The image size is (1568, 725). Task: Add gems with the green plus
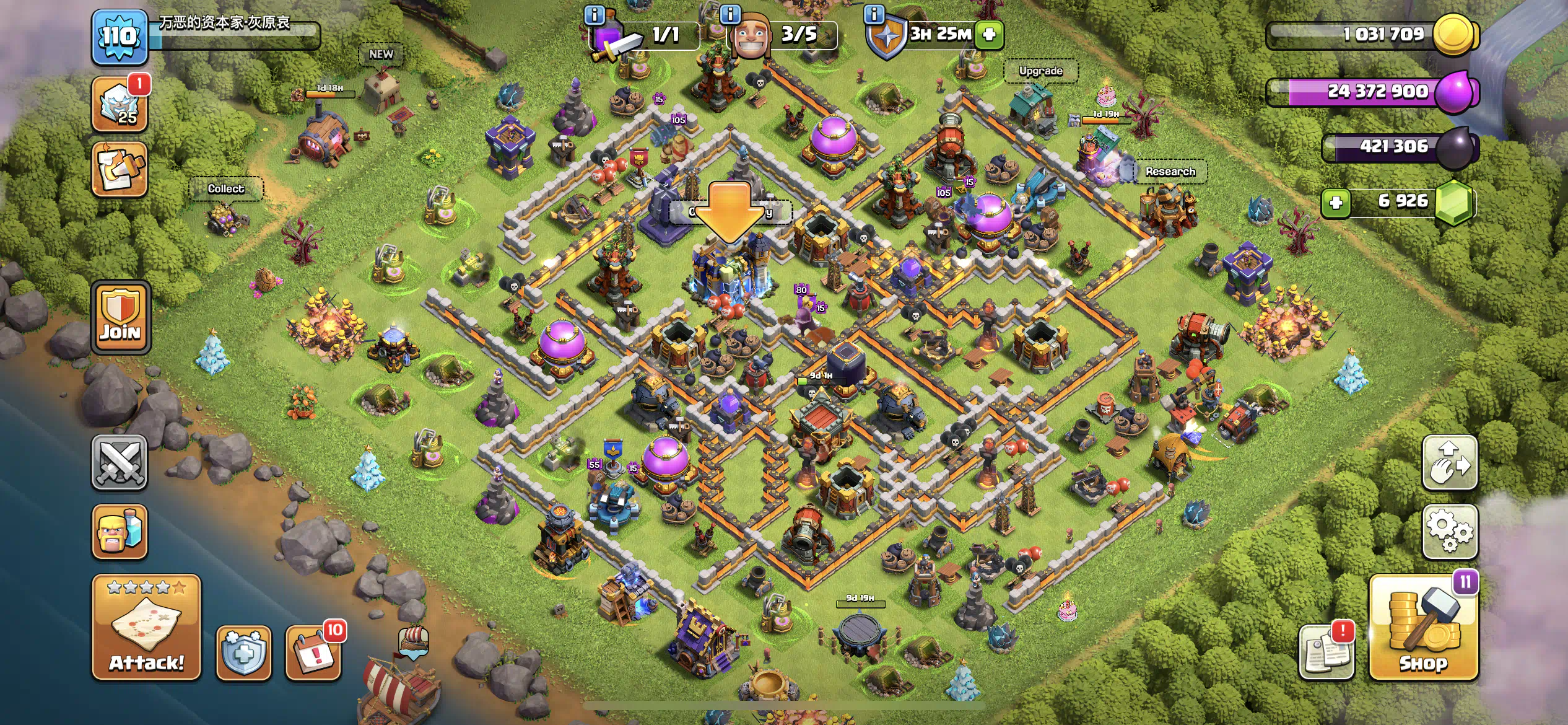point(1336,202)
